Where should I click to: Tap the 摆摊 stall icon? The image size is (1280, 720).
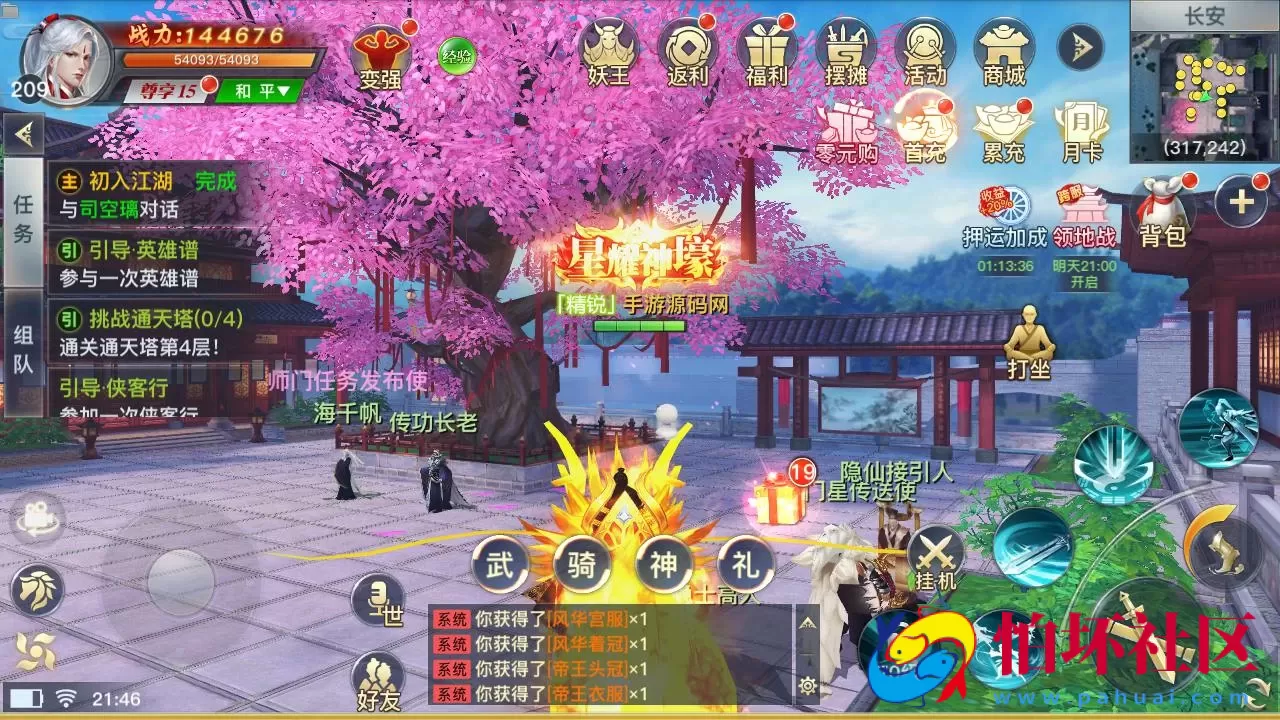[x=845, y=50]
